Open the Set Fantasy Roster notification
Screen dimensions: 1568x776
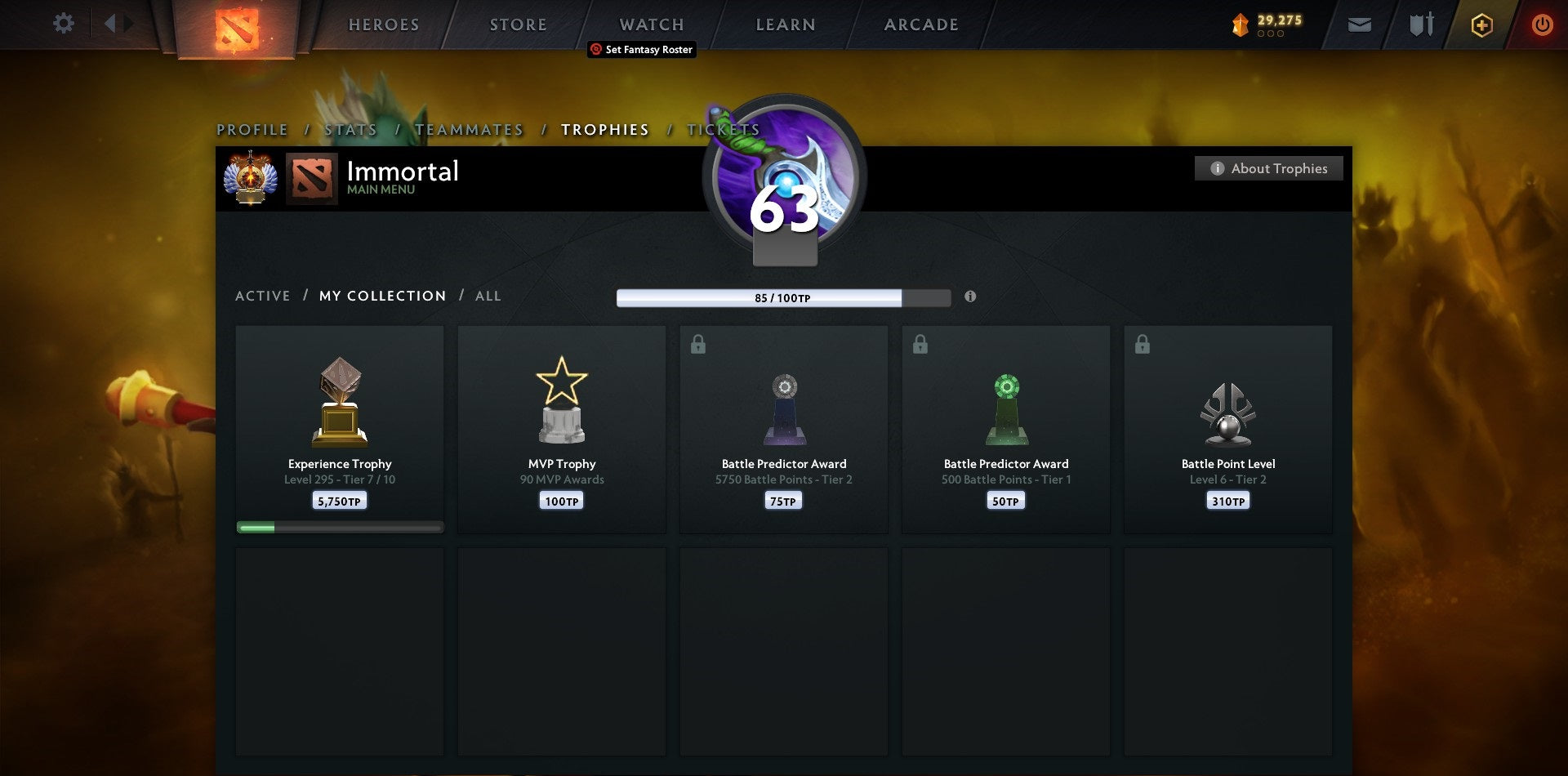click(x=641, y=49)
